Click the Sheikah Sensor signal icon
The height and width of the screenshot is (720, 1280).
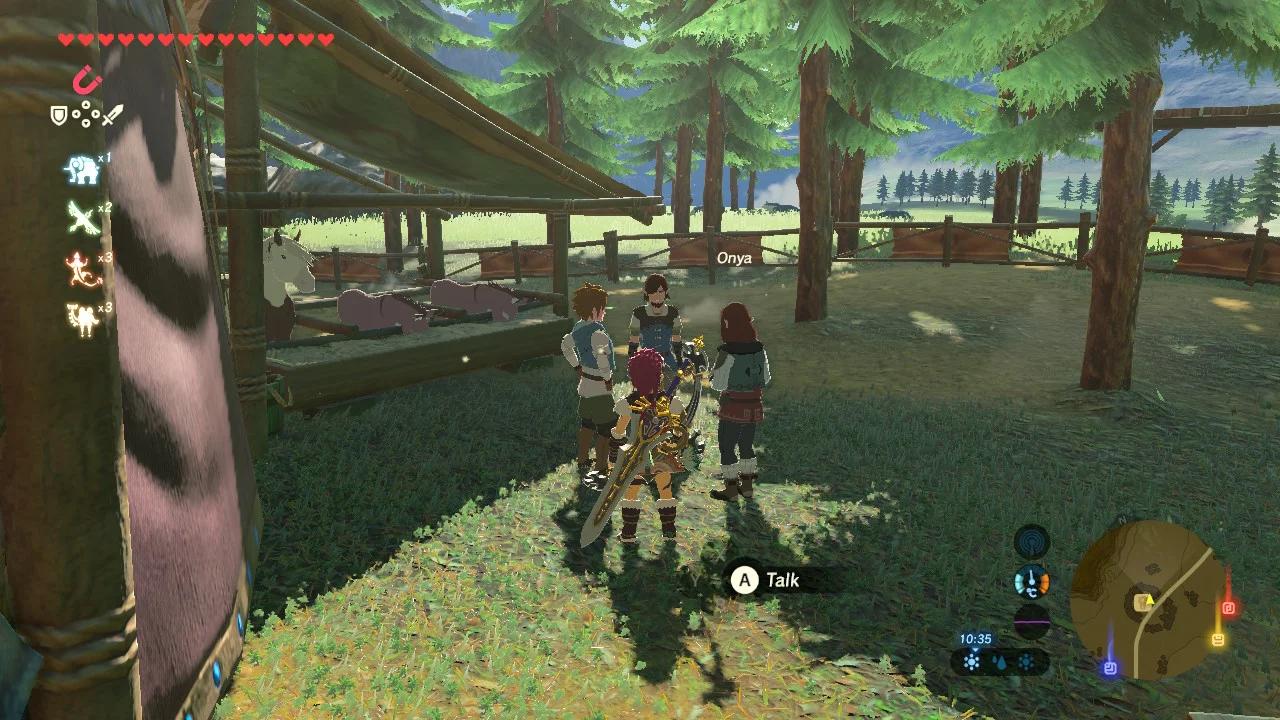pyautogui.click(x=1032, y=543)
